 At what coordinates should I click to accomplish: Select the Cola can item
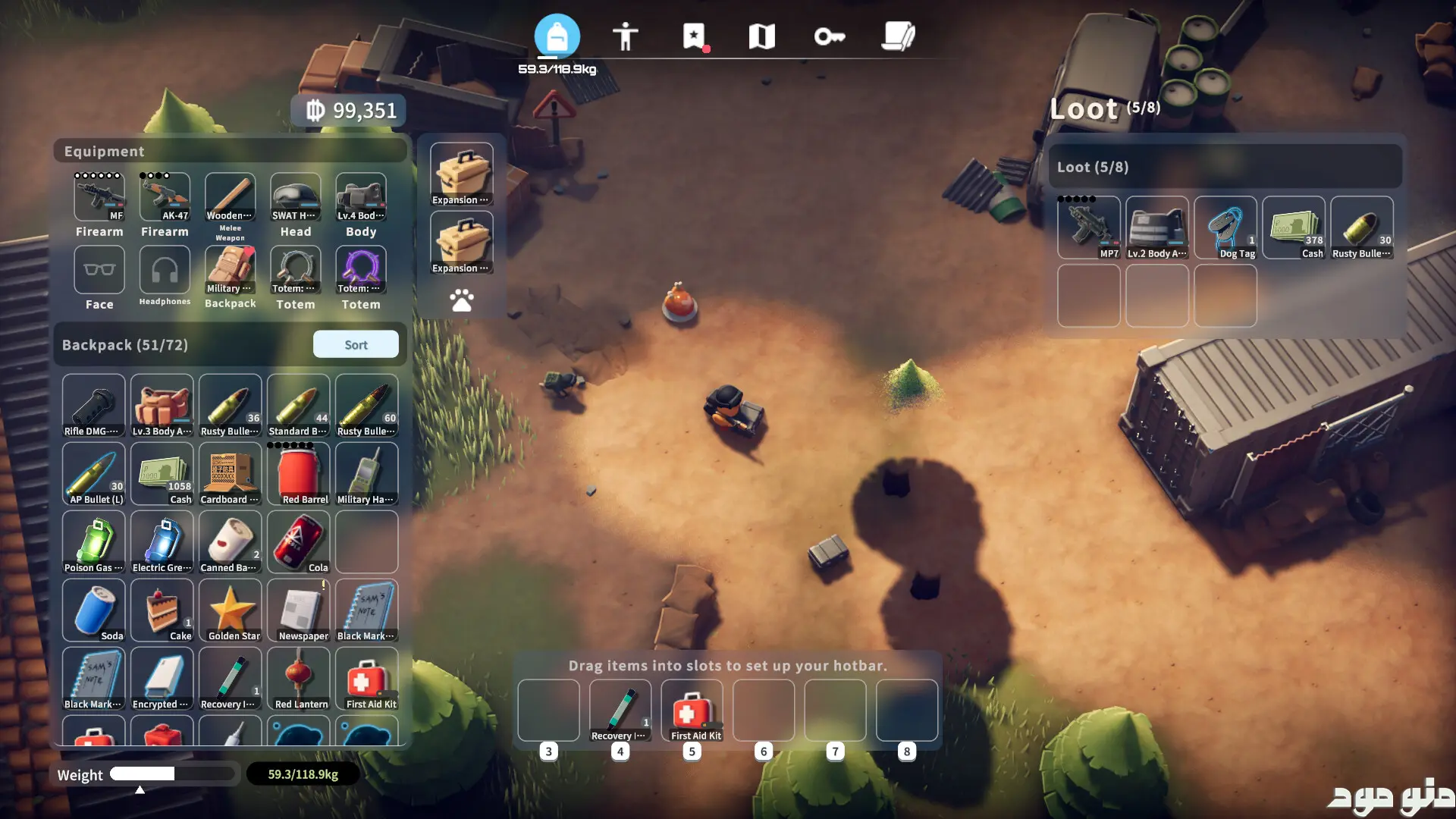point(298,542)
